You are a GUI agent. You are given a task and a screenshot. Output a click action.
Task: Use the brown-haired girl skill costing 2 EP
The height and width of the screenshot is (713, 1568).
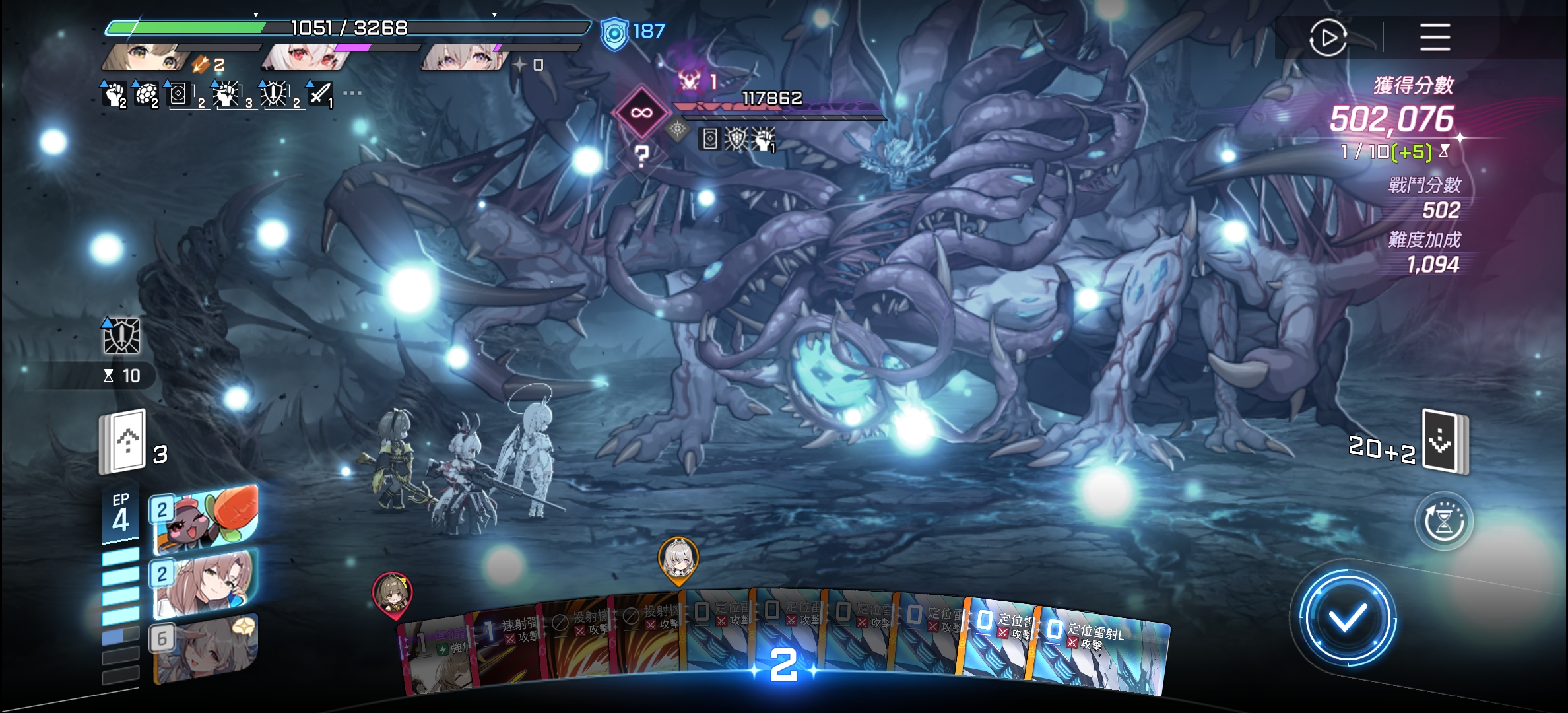(205, 582)
